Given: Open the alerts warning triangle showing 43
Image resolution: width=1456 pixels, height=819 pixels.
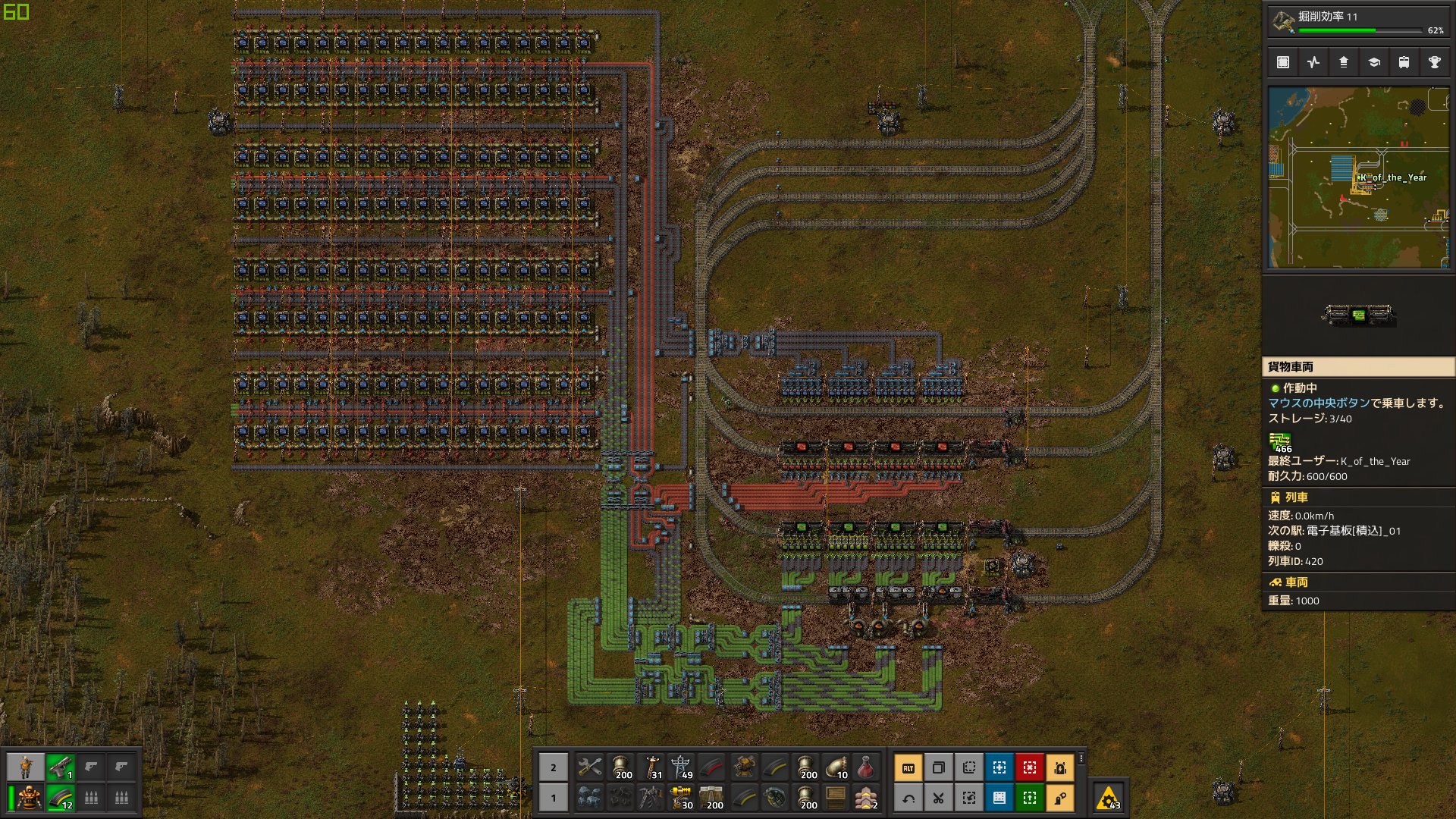Looking at the screenshot, I should pos(1109,799).
